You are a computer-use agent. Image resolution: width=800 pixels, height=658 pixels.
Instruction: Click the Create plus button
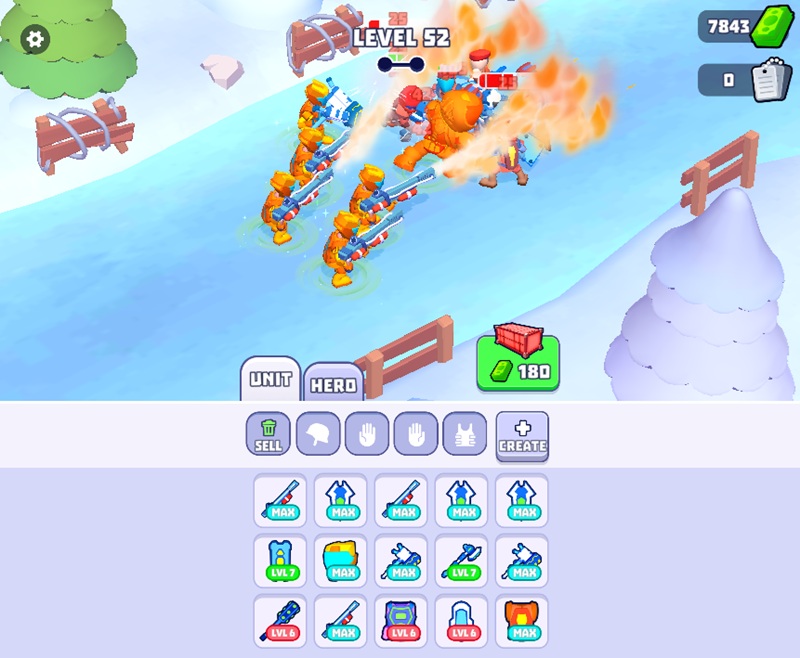tap(522, 435)
